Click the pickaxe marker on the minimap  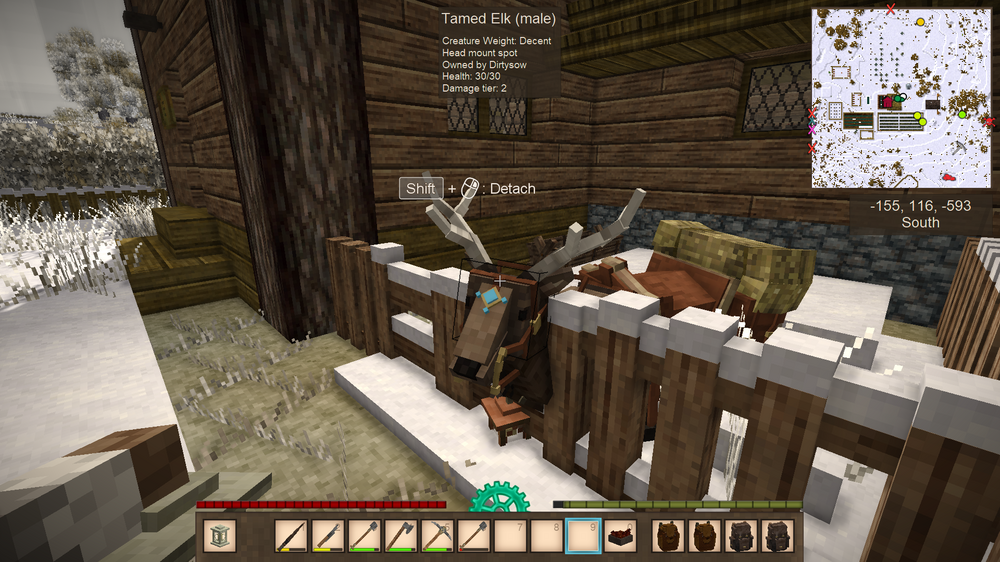pyautogui.click(x=960, y=146)
